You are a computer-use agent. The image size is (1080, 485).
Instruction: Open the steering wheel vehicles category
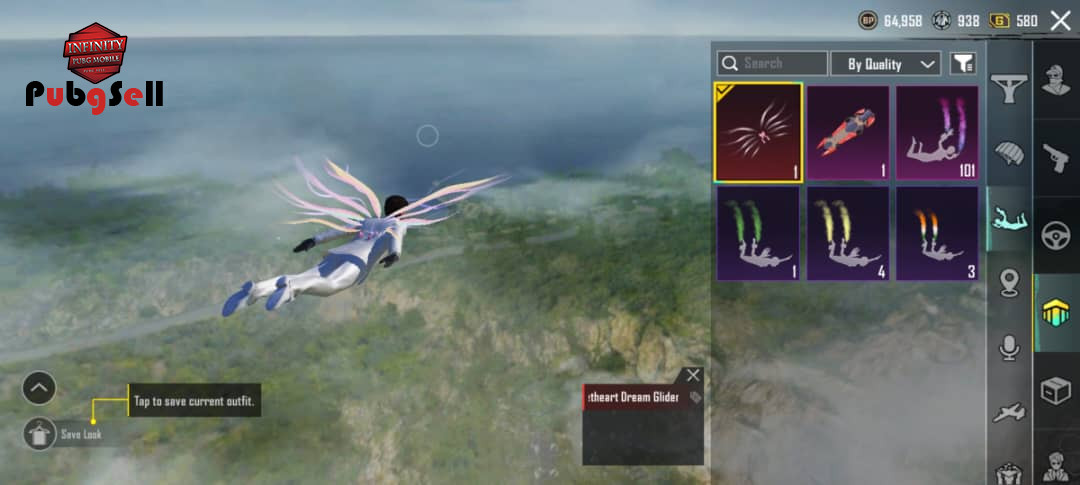click(1055, 235)
